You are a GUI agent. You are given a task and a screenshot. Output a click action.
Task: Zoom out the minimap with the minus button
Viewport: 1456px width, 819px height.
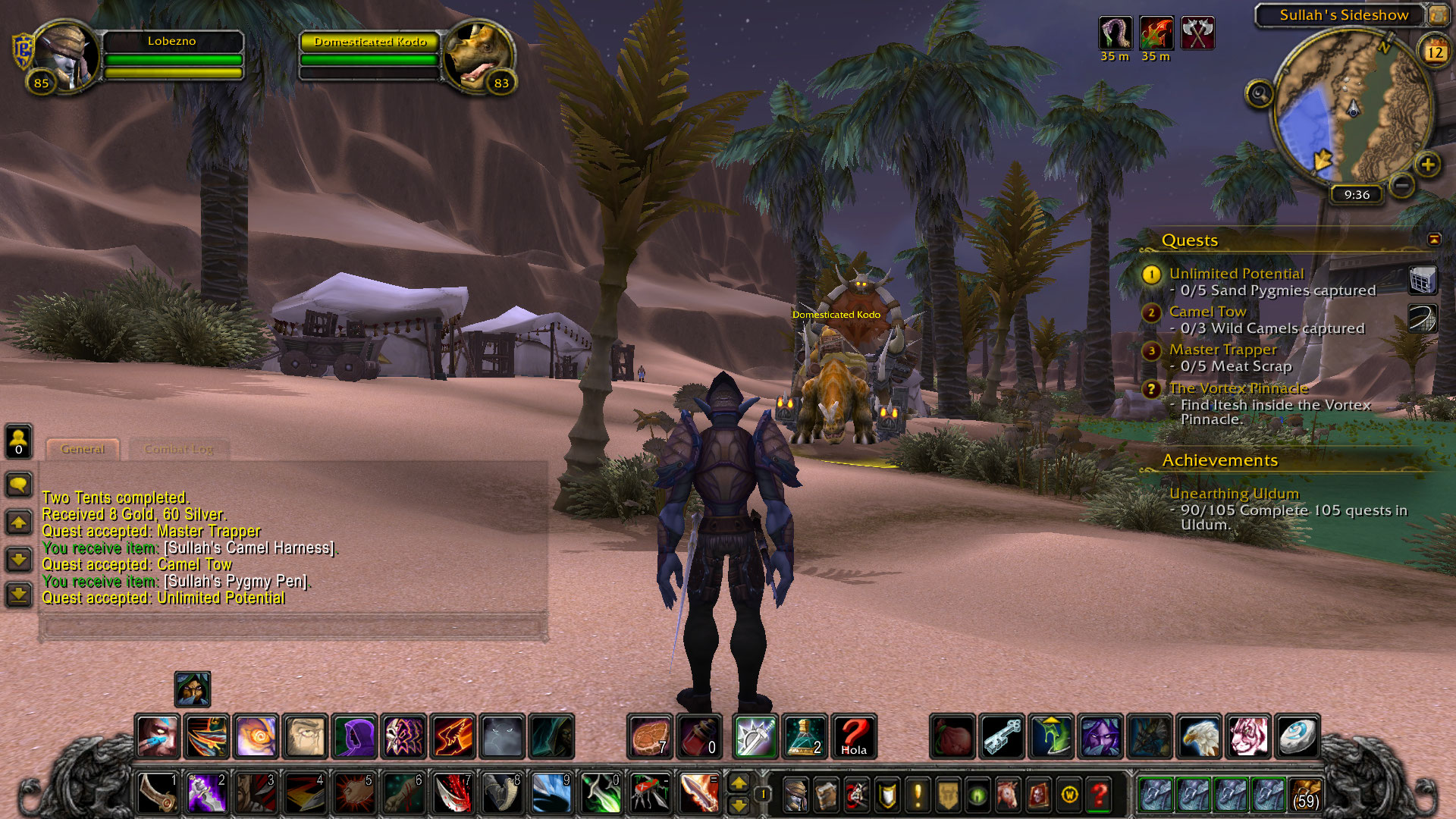tap(1402, 185)
